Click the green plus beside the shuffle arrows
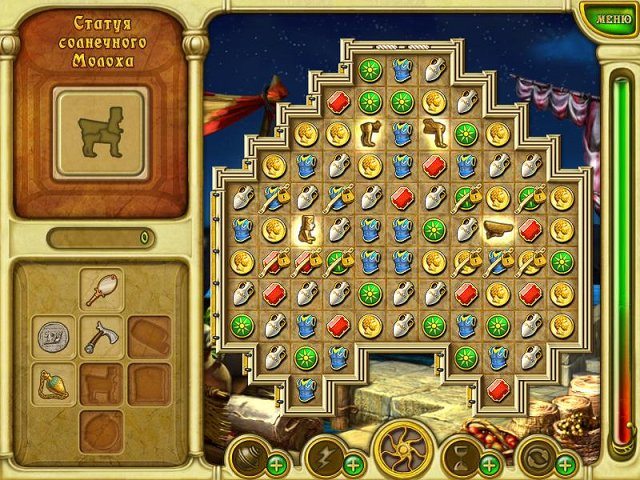The image size is (640, 480). pyautogui.click(x=566, y=464)
